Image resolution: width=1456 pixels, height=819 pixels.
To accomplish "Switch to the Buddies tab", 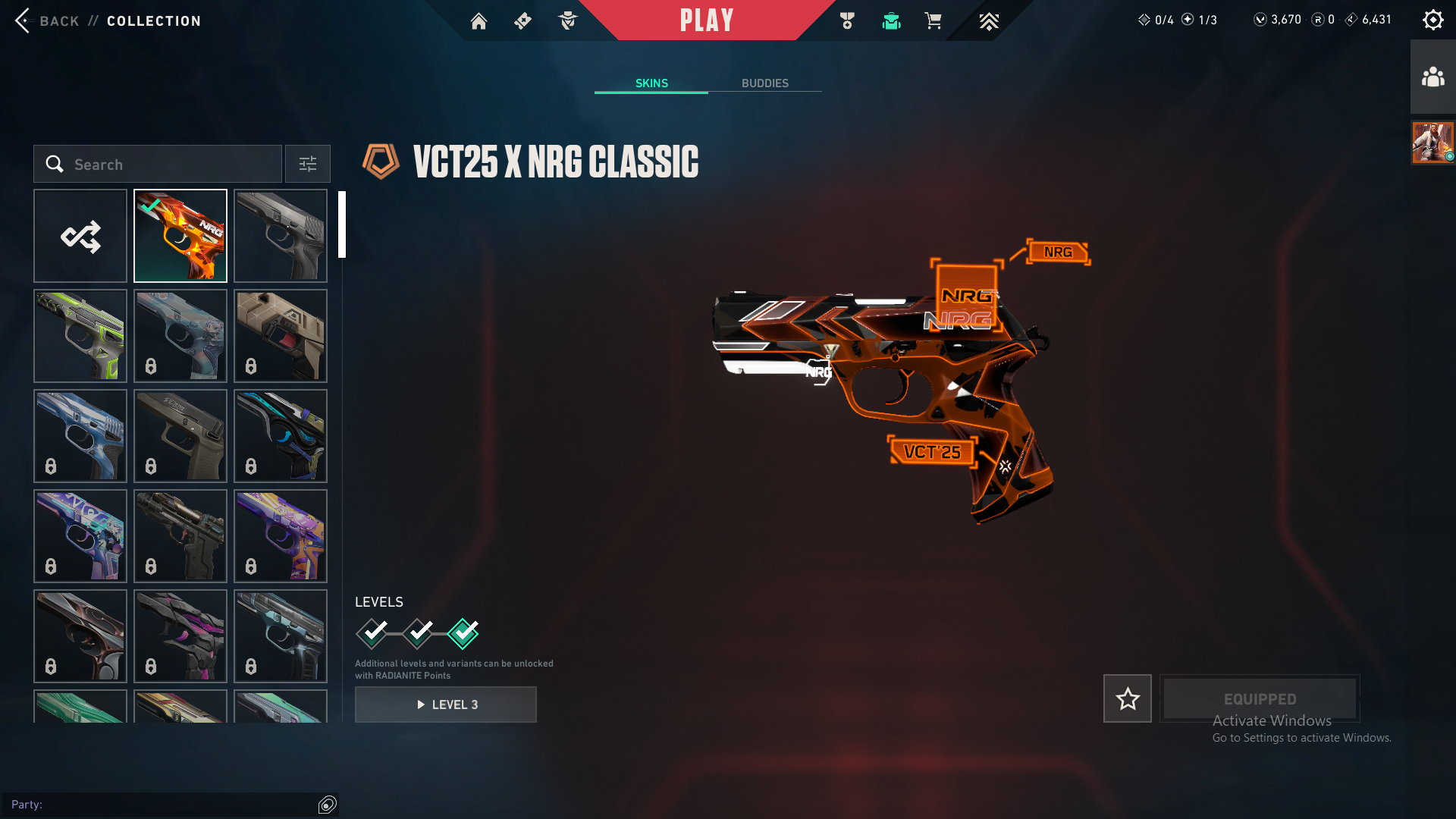I will (764, 83).
